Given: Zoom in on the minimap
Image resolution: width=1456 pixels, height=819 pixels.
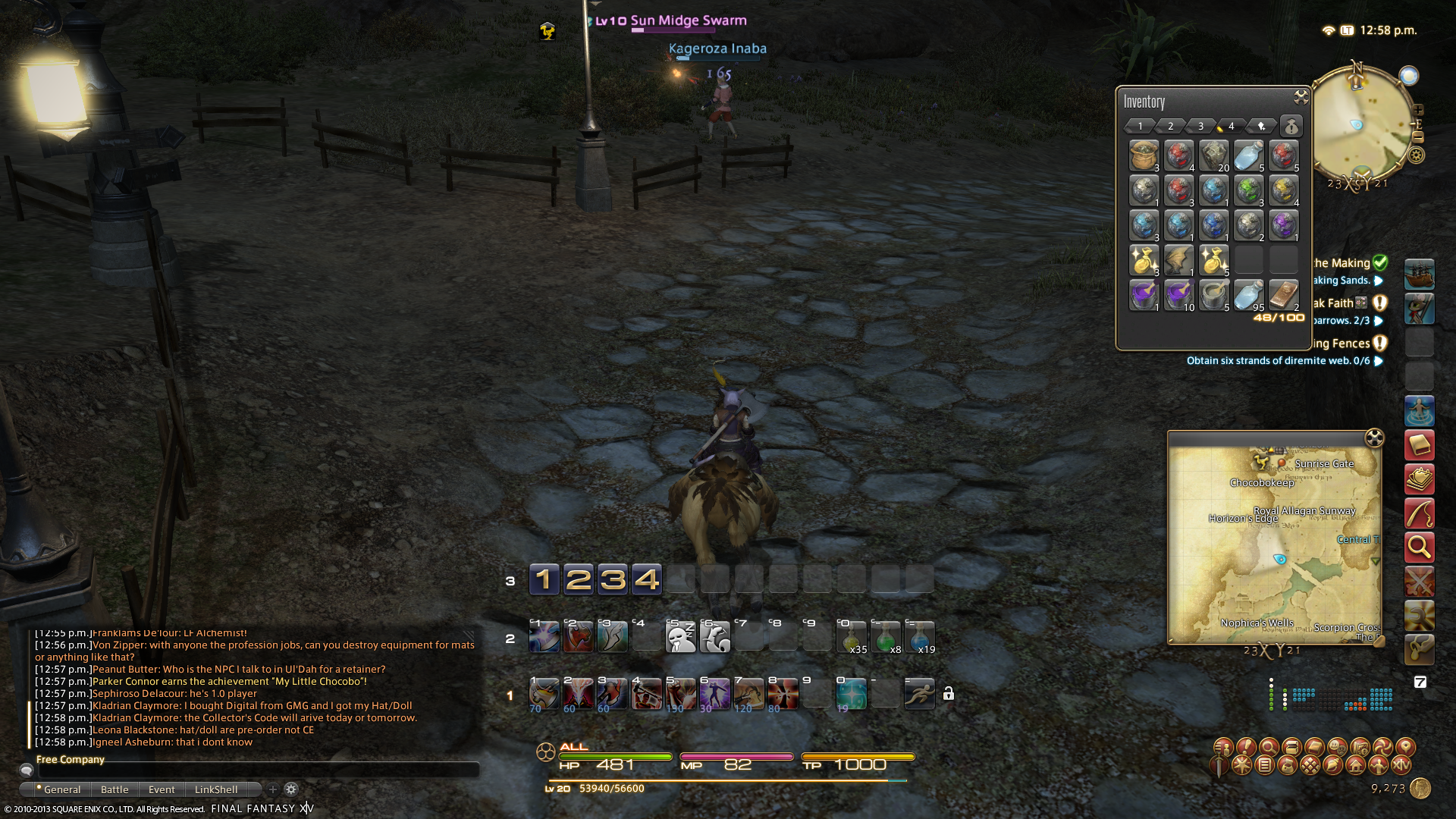Looking at the screenshot, I should (1418, 110).
